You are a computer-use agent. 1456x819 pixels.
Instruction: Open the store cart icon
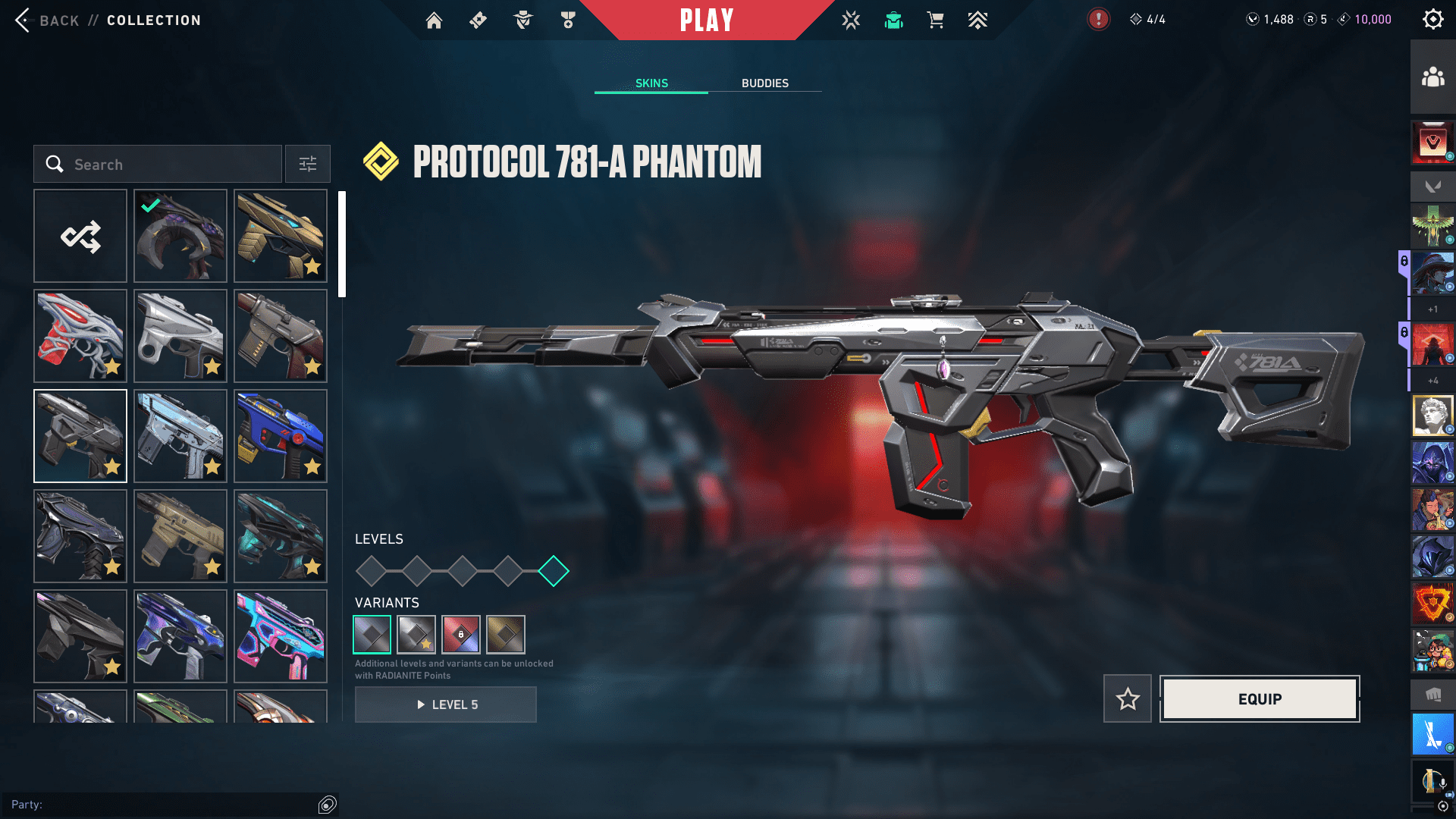pyautogui.click(x=935, y=20)
